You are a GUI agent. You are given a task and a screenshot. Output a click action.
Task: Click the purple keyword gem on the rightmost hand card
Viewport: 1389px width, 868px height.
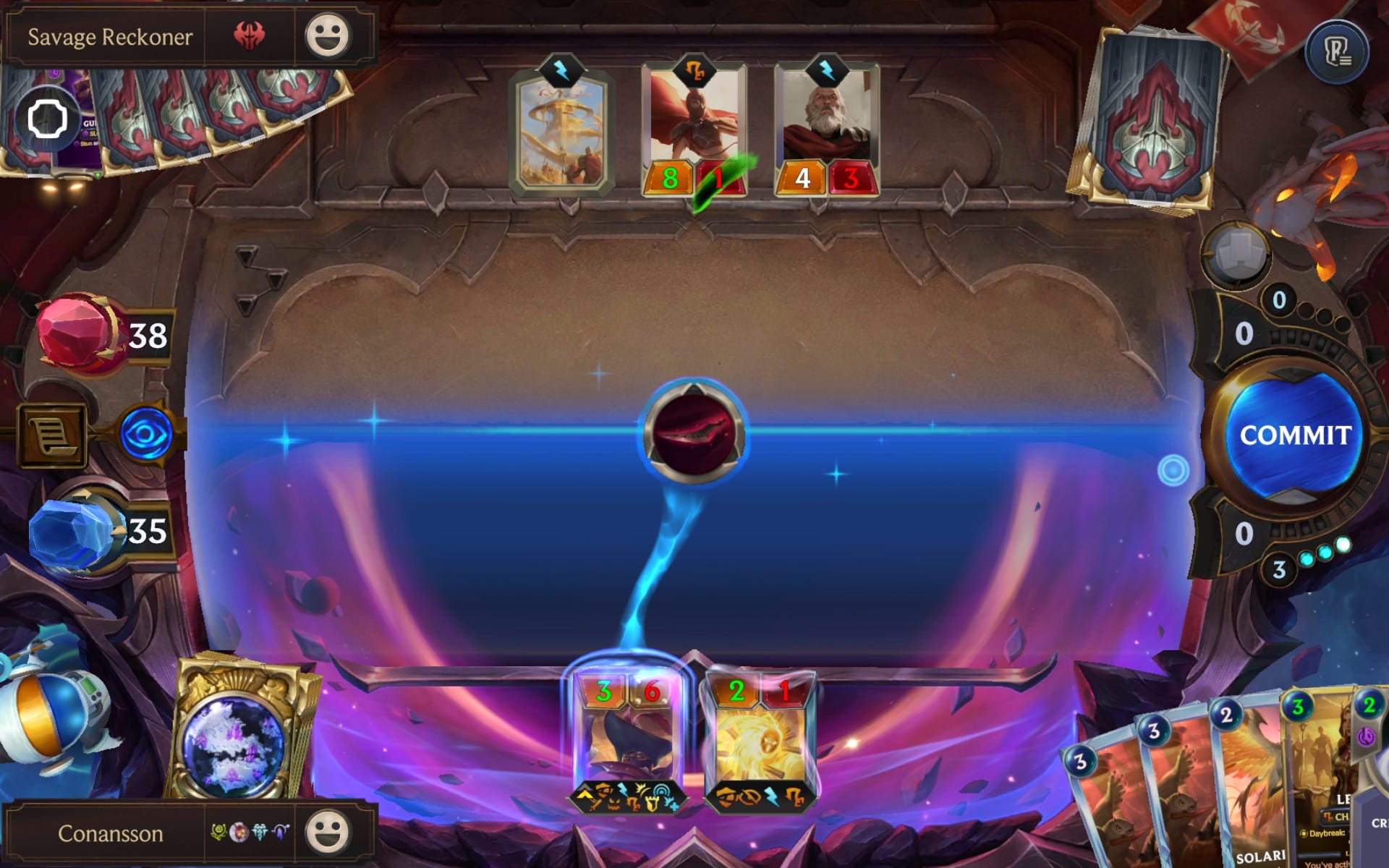[1366, 737]
